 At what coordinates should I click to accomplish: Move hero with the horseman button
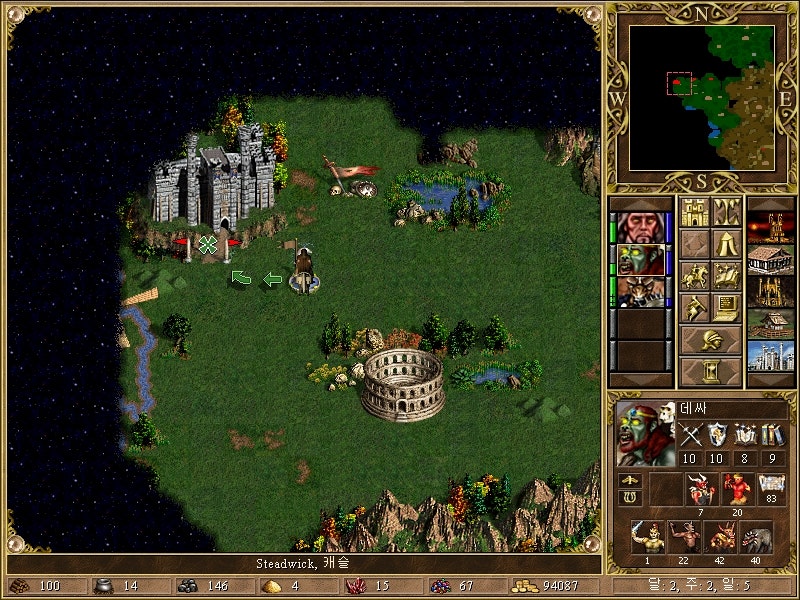click(x=694, y=275)
